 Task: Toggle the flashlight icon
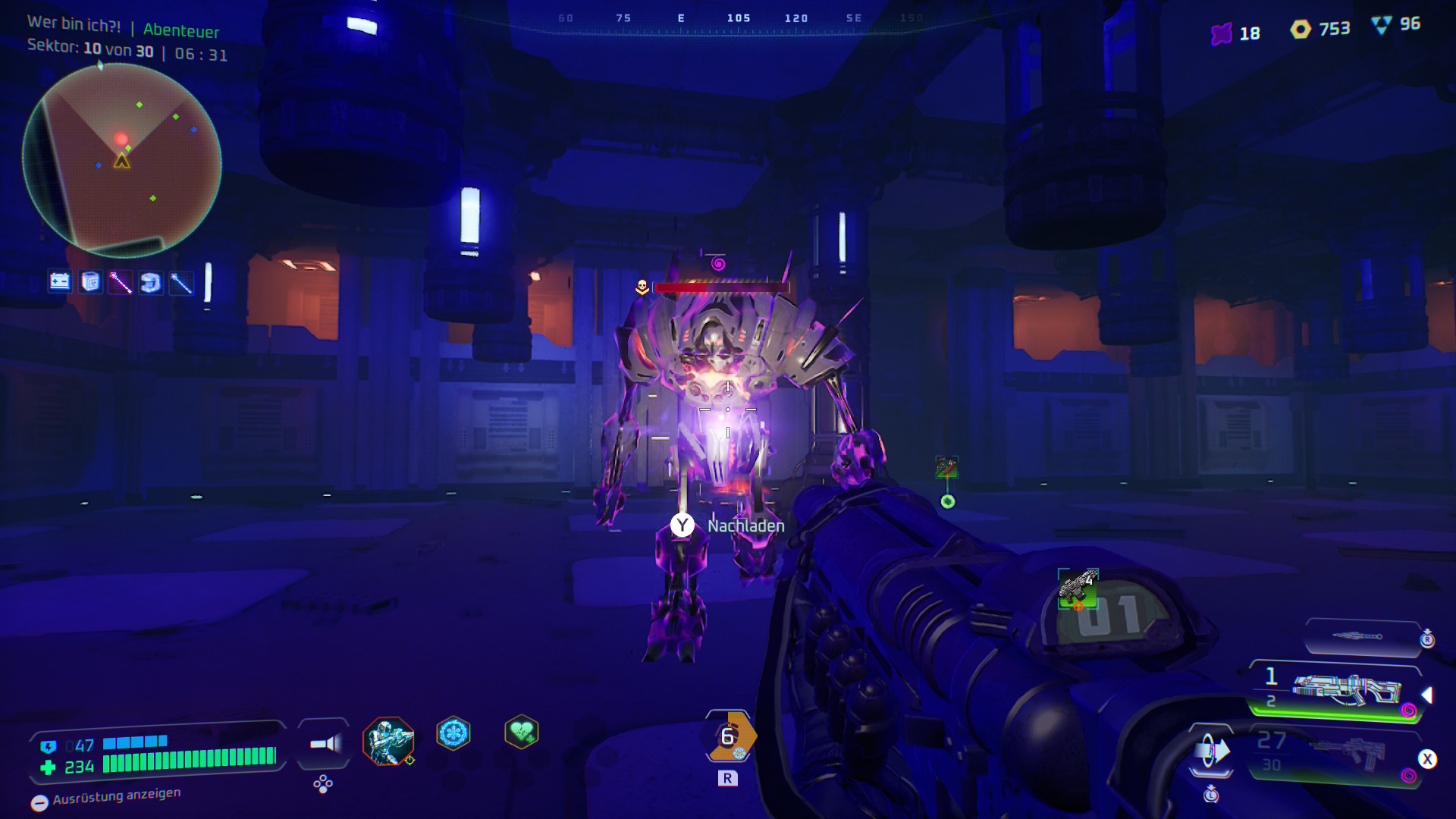tap(325, 744)
